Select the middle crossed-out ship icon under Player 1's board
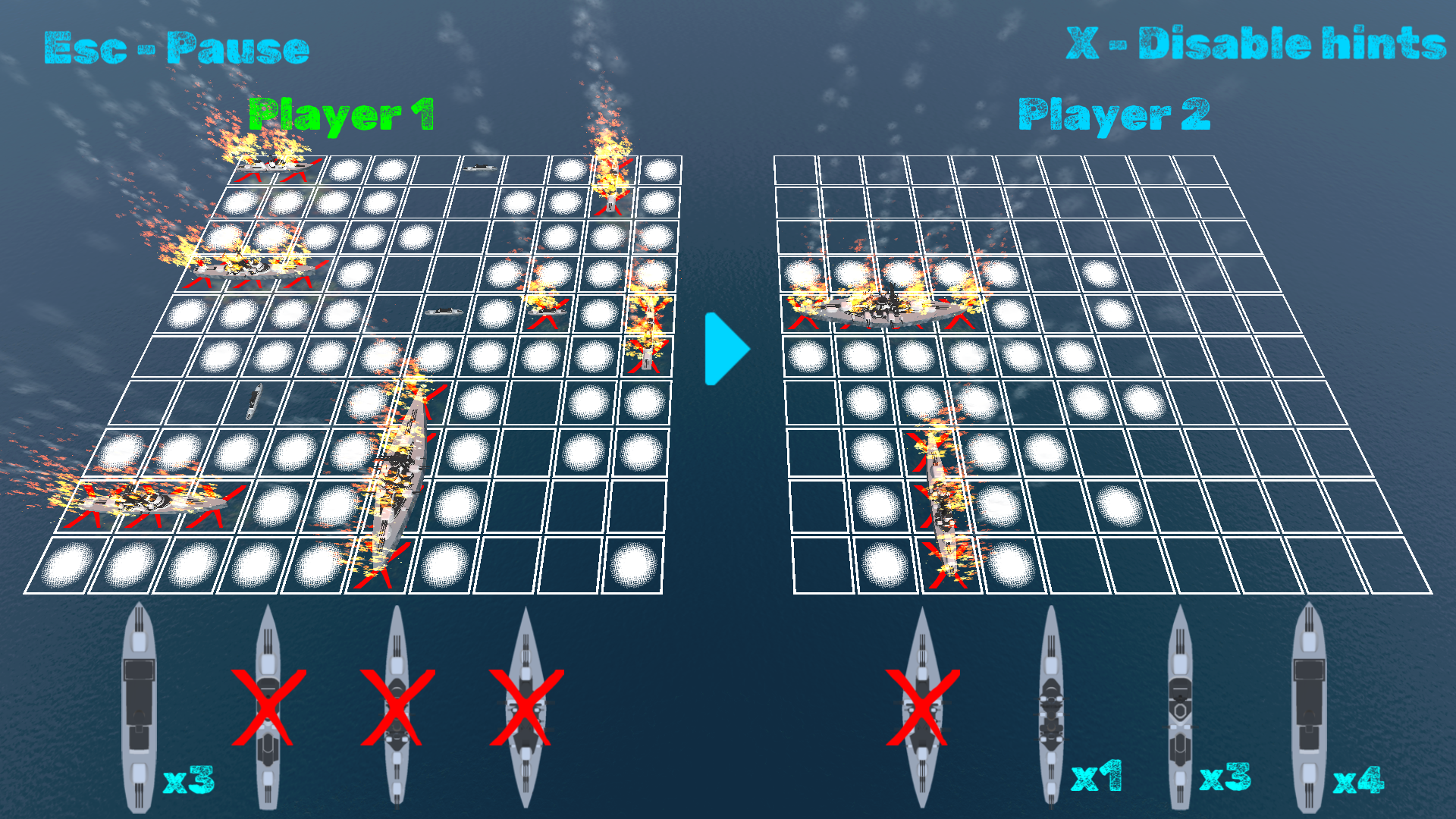This screenshot has width=1456, height=819. click(x=397, y=705)
